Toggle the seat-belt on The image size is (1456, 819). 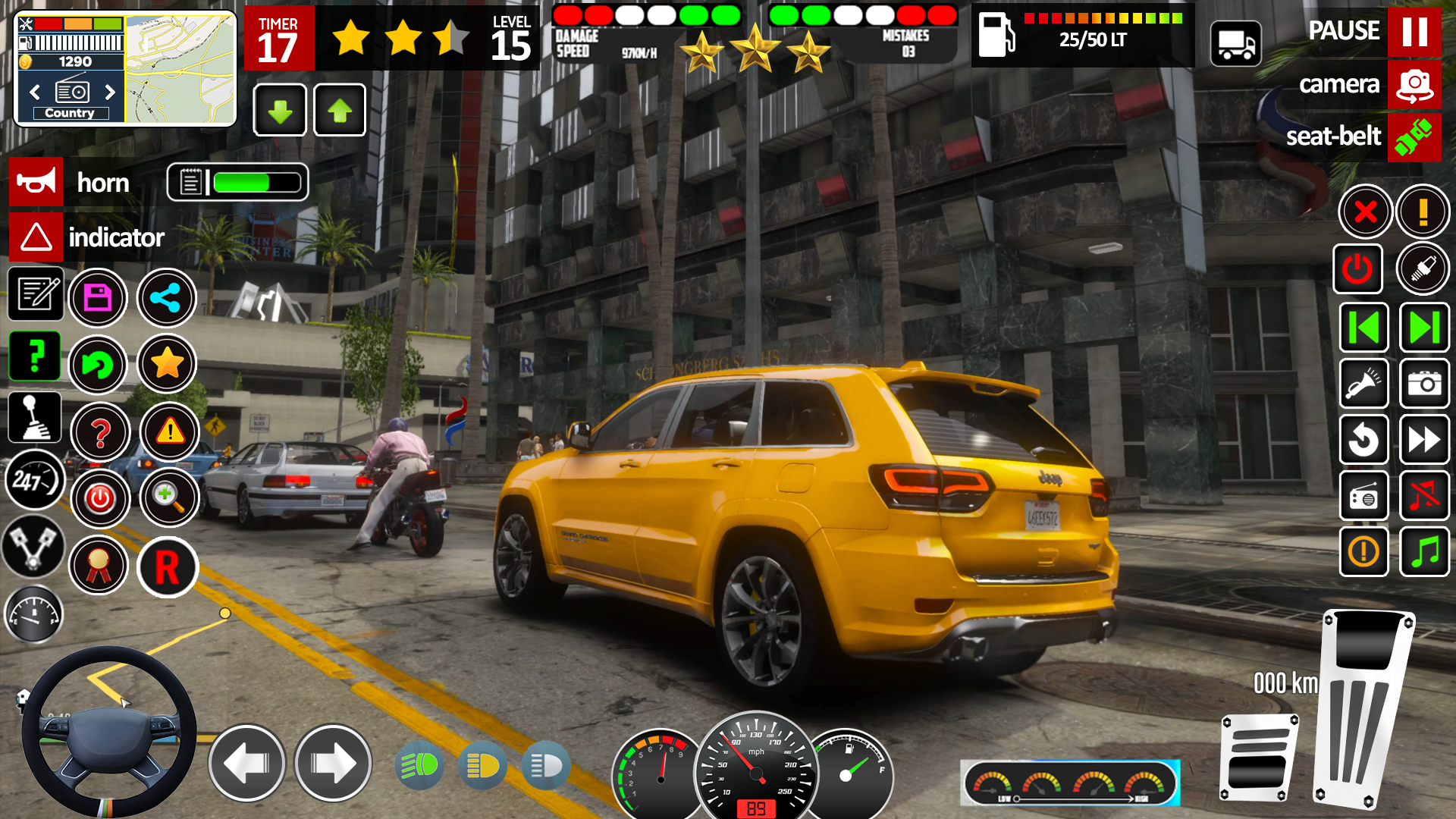(1415, 137)
